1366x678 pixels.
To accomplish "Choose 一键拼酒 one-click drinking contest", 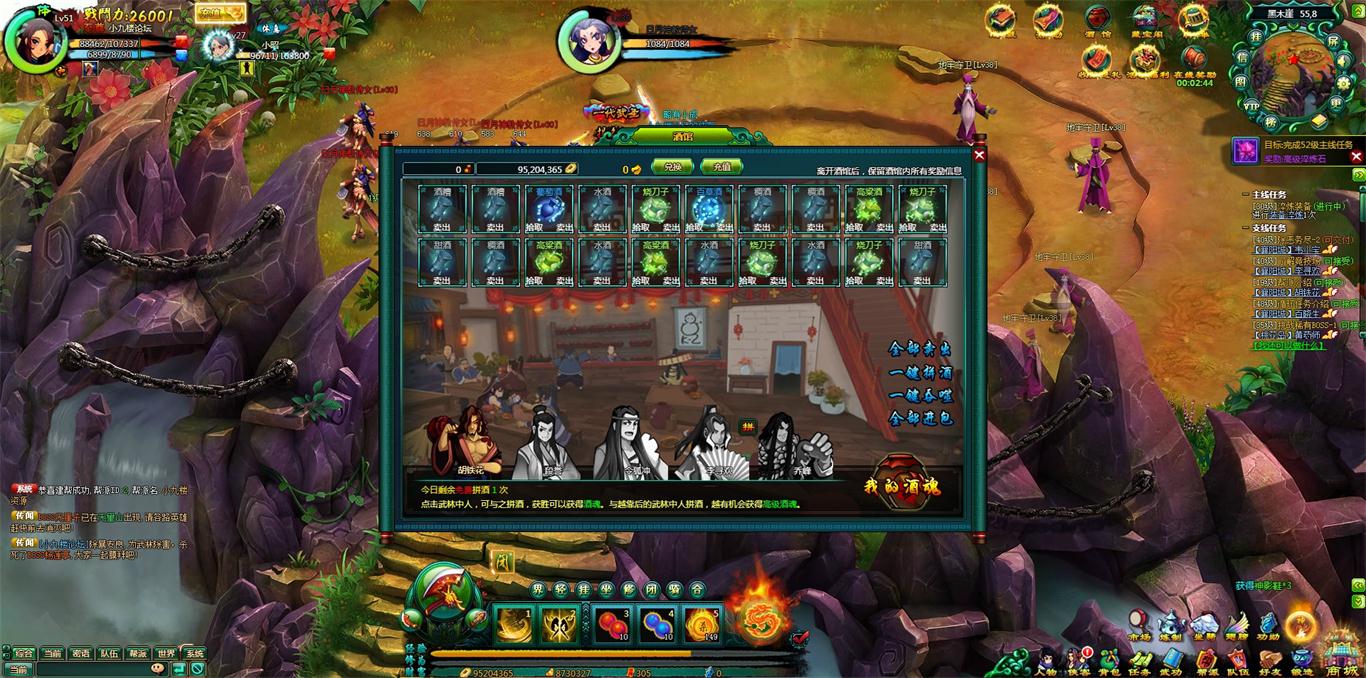I will click(x=920, y=372).
